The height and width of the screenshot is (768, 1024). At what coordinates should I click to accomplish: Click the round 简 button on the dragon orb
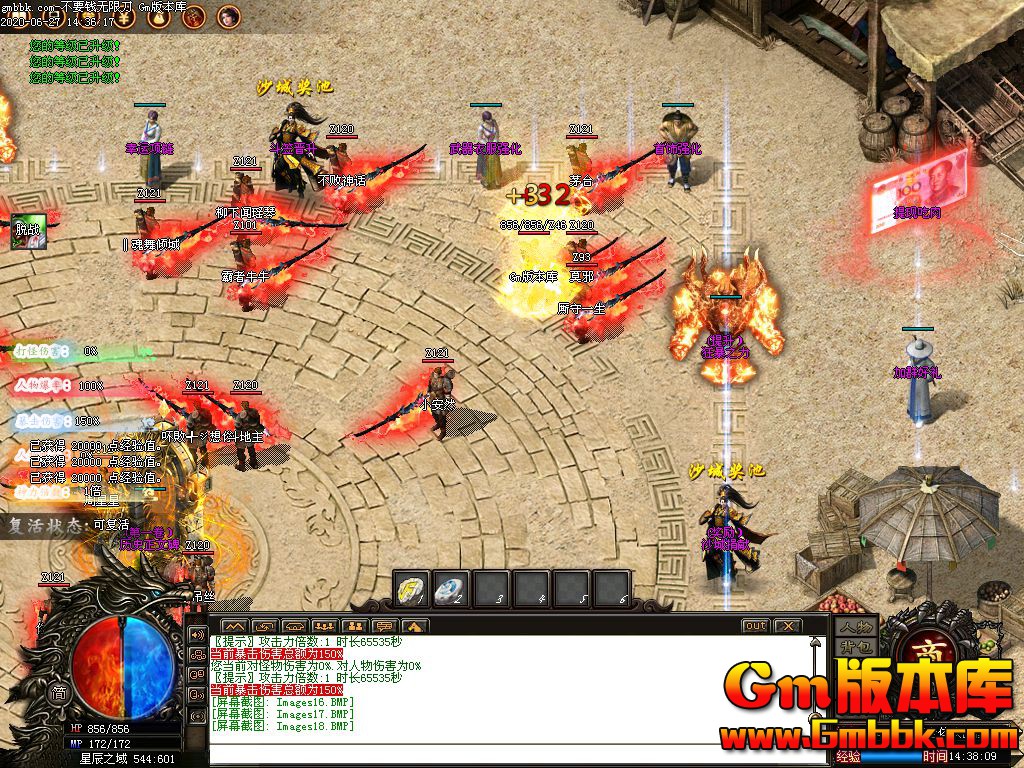(x=59, y=693)
